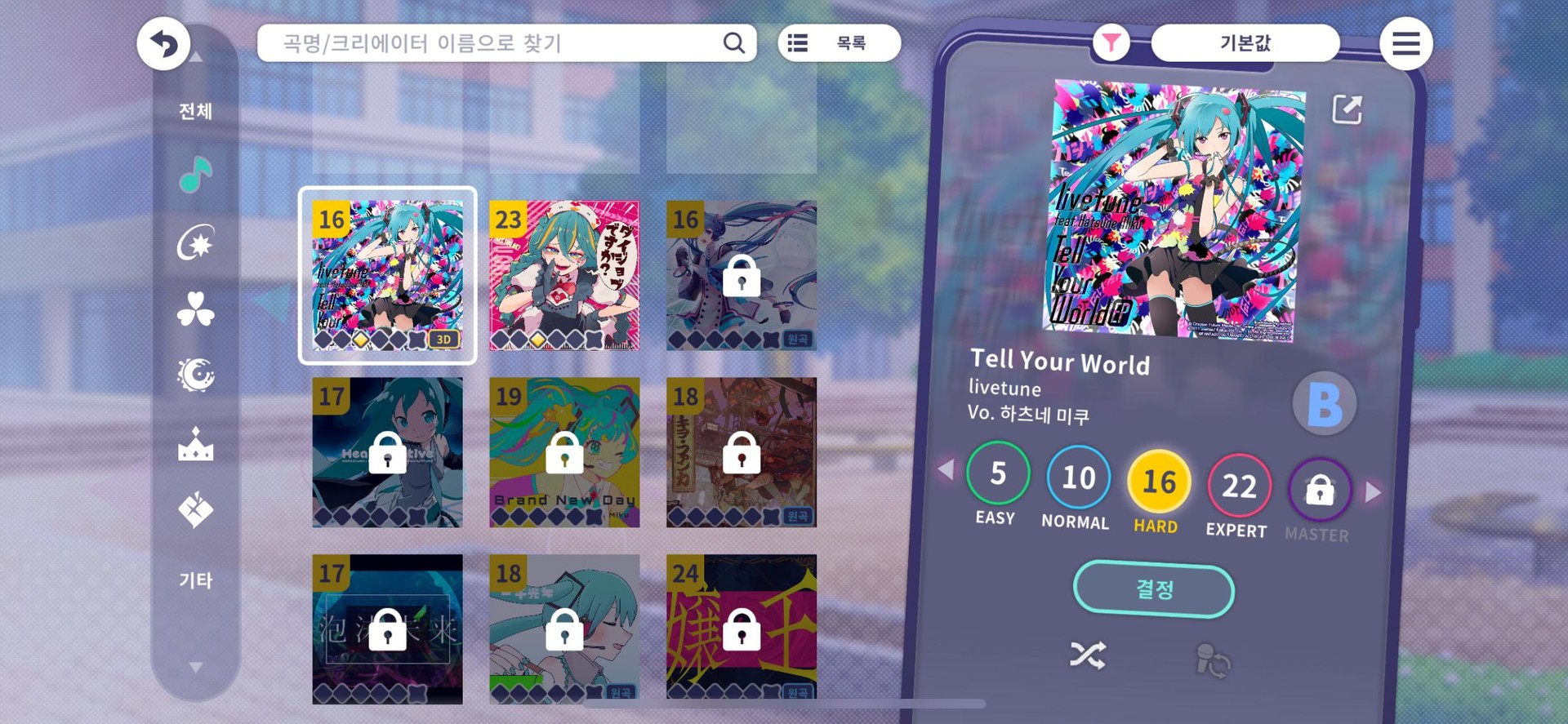Select the 3D MV version badge
1568x724 pixels.
(443, 340)
